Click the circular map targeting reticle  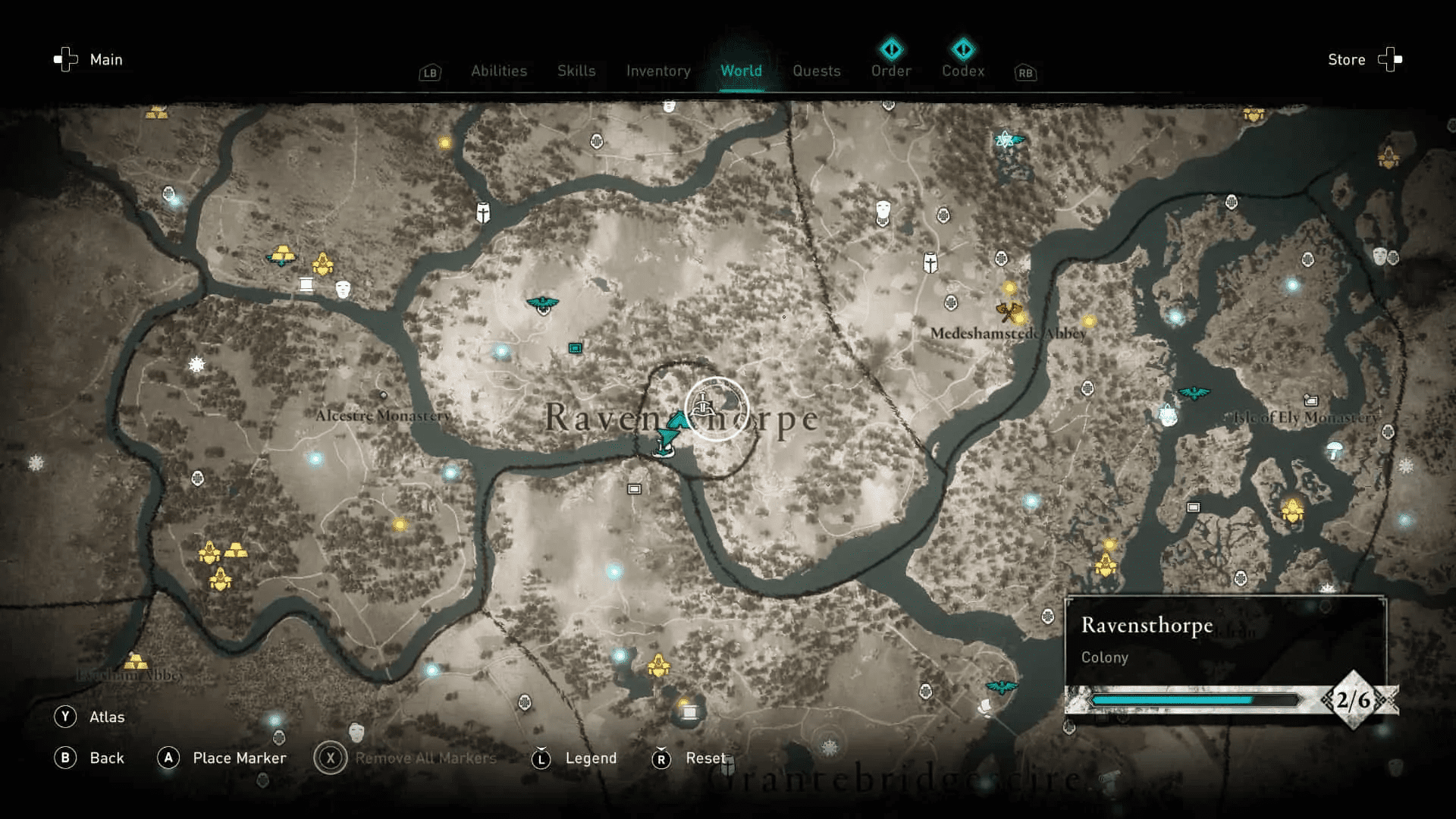(x=719, y=407)
